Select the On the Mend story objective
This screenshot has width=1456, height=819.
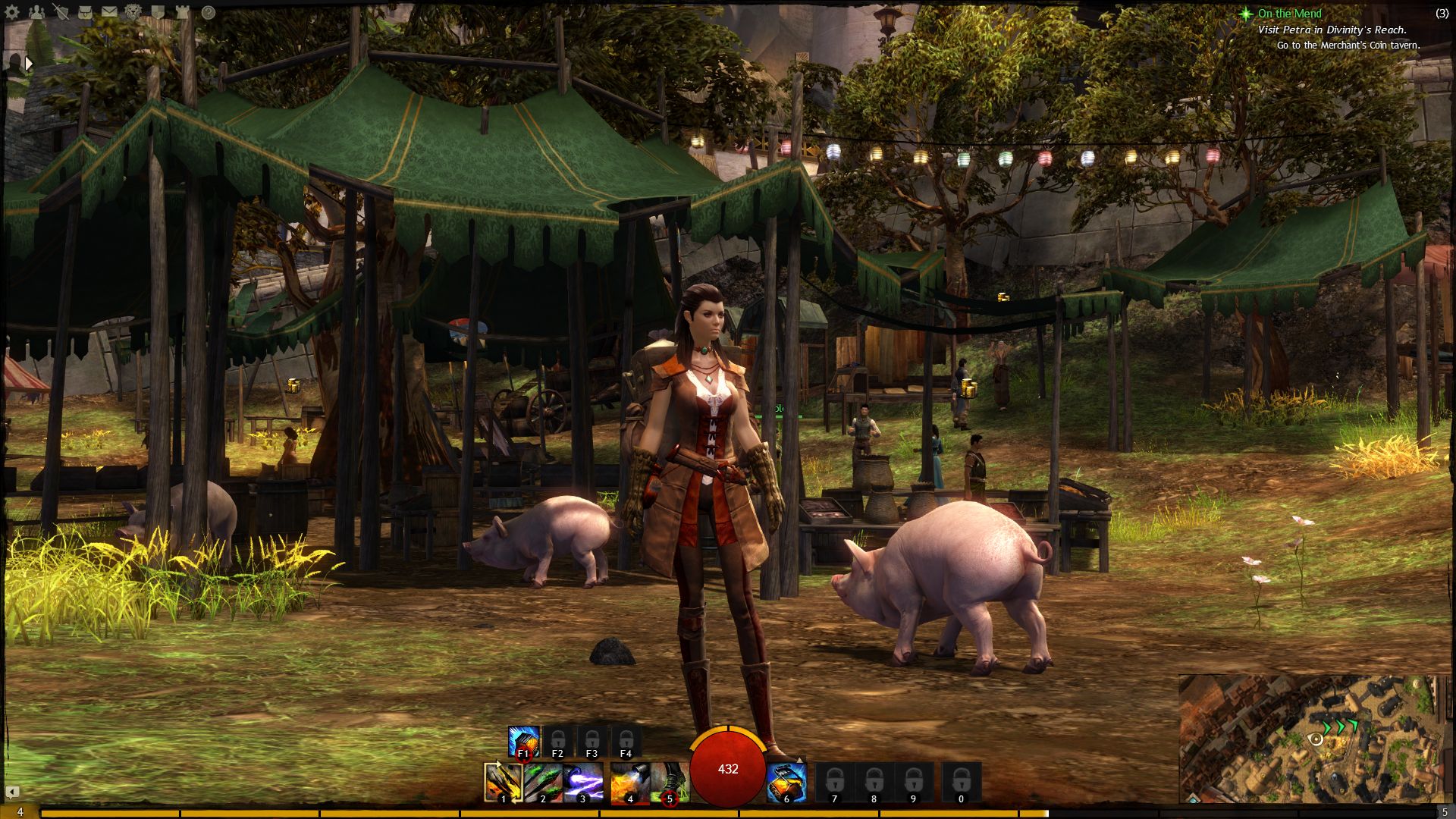coord(1289,14)
